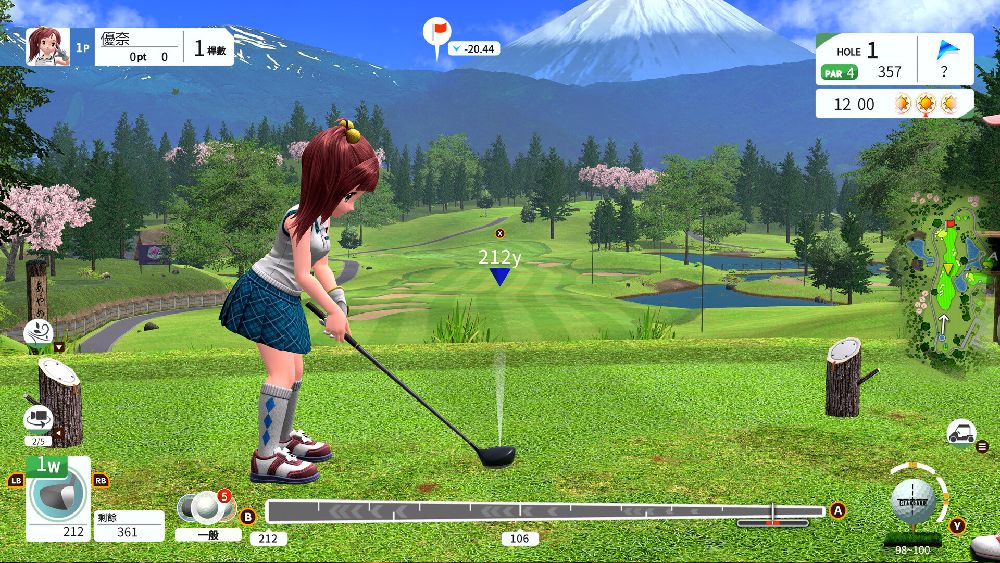Select the red pin flag marker
This screenshot has height=563, width=1000.
[437, 32]
